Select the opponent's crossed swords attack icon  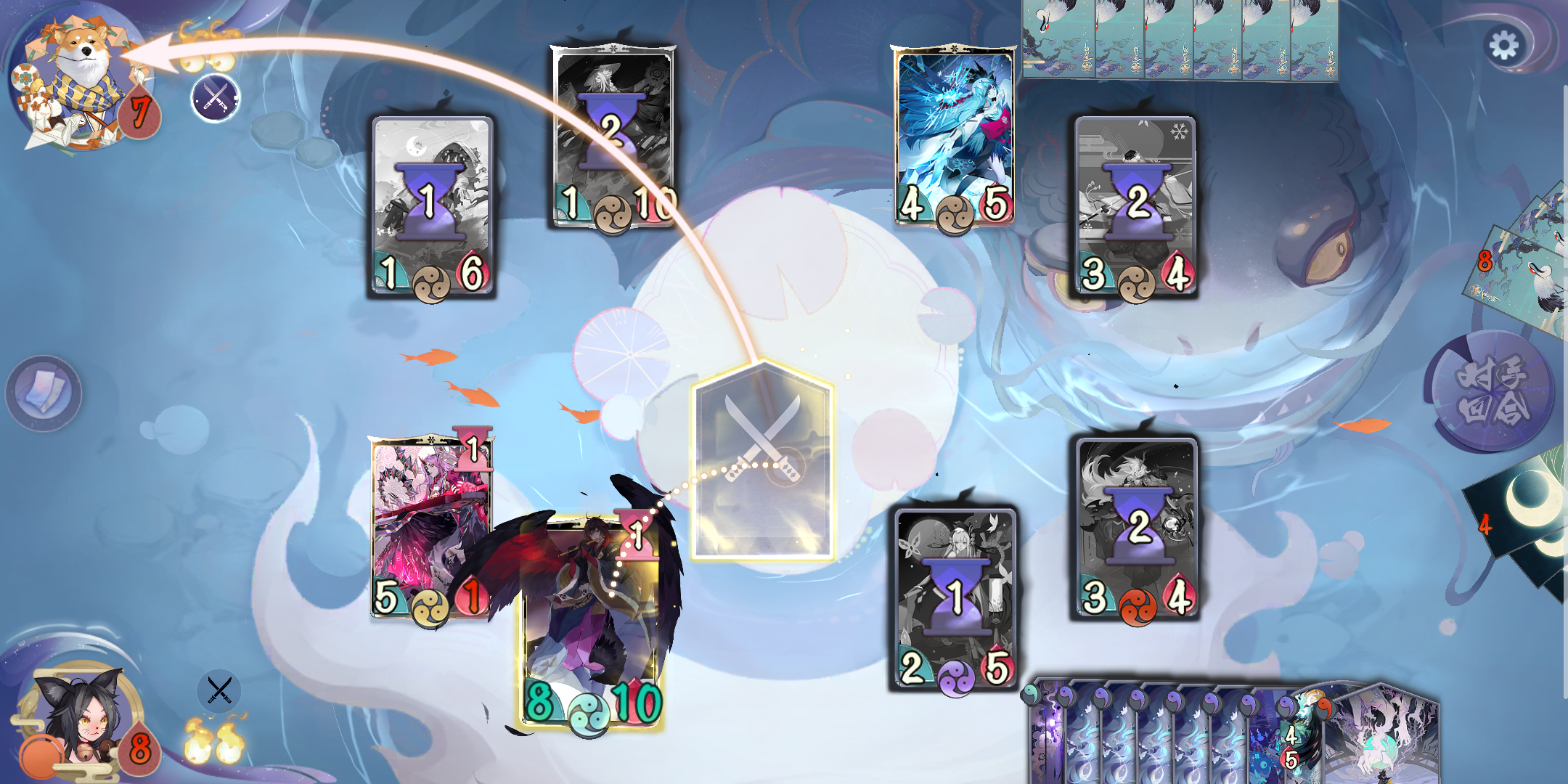click(x=214, y=98)
